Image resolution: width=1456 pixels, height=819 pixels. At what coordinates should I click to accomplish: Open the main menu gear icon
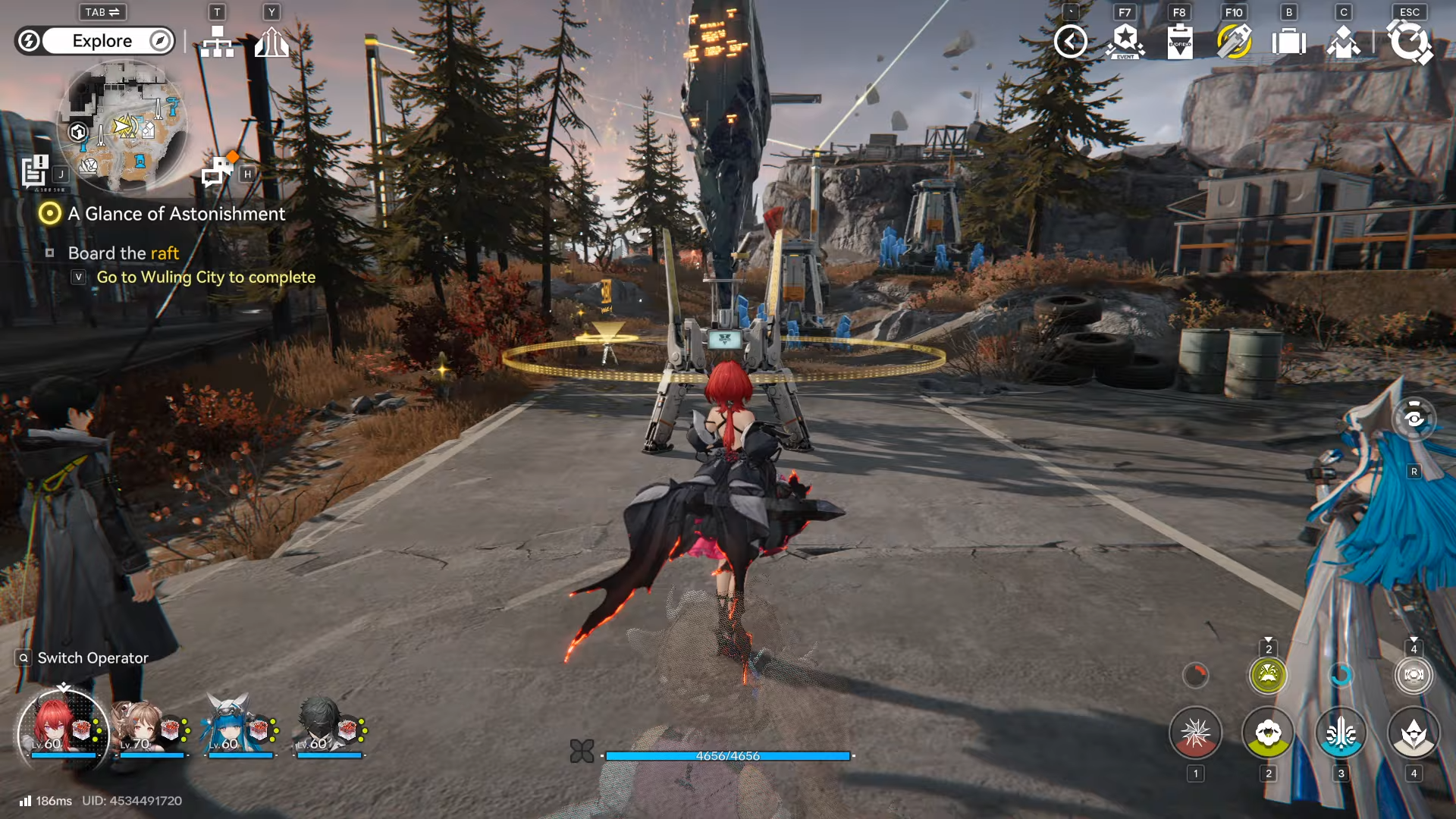click(x=1409, y=42)
